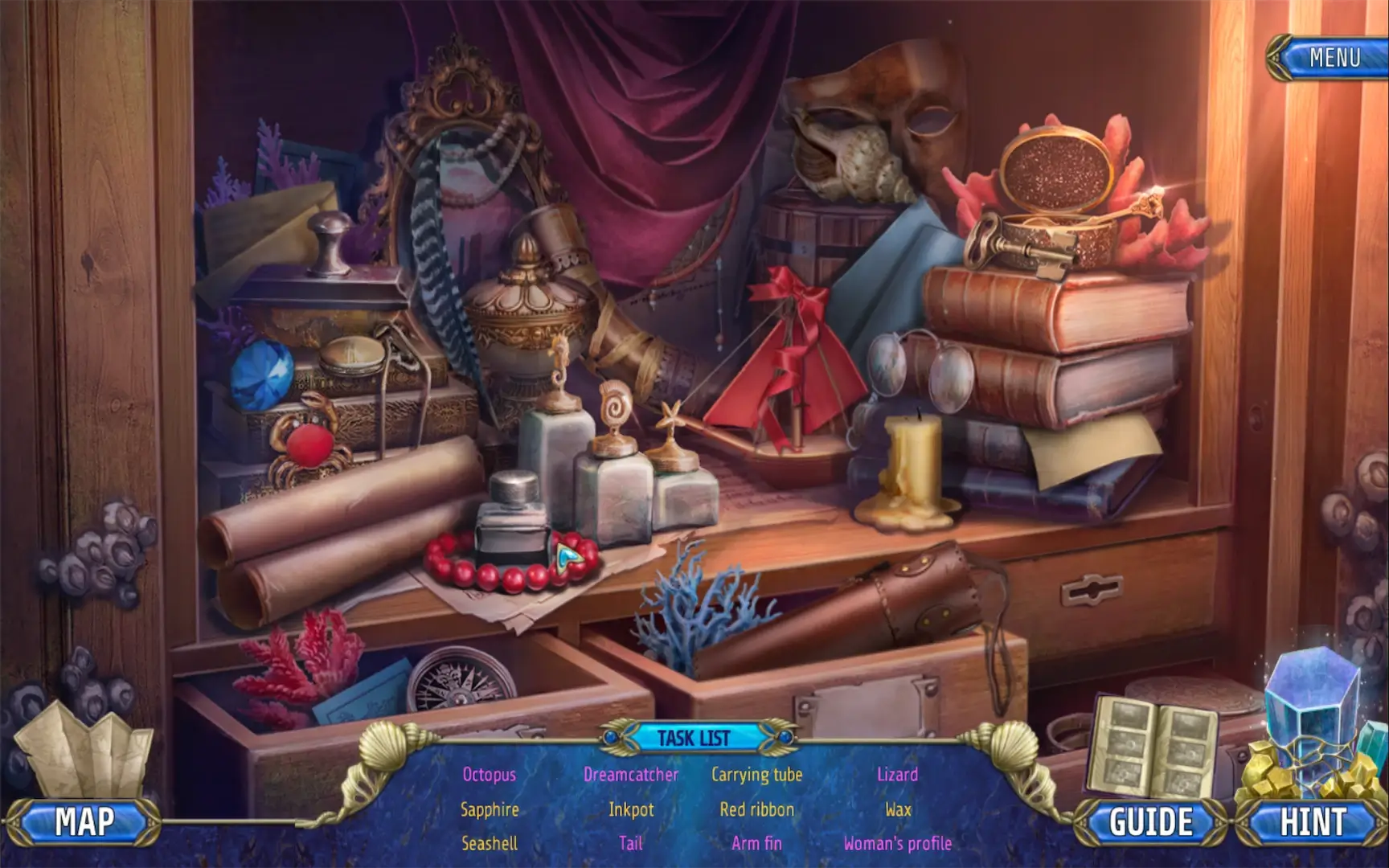Open the Menu button

tap(1334, 58)
